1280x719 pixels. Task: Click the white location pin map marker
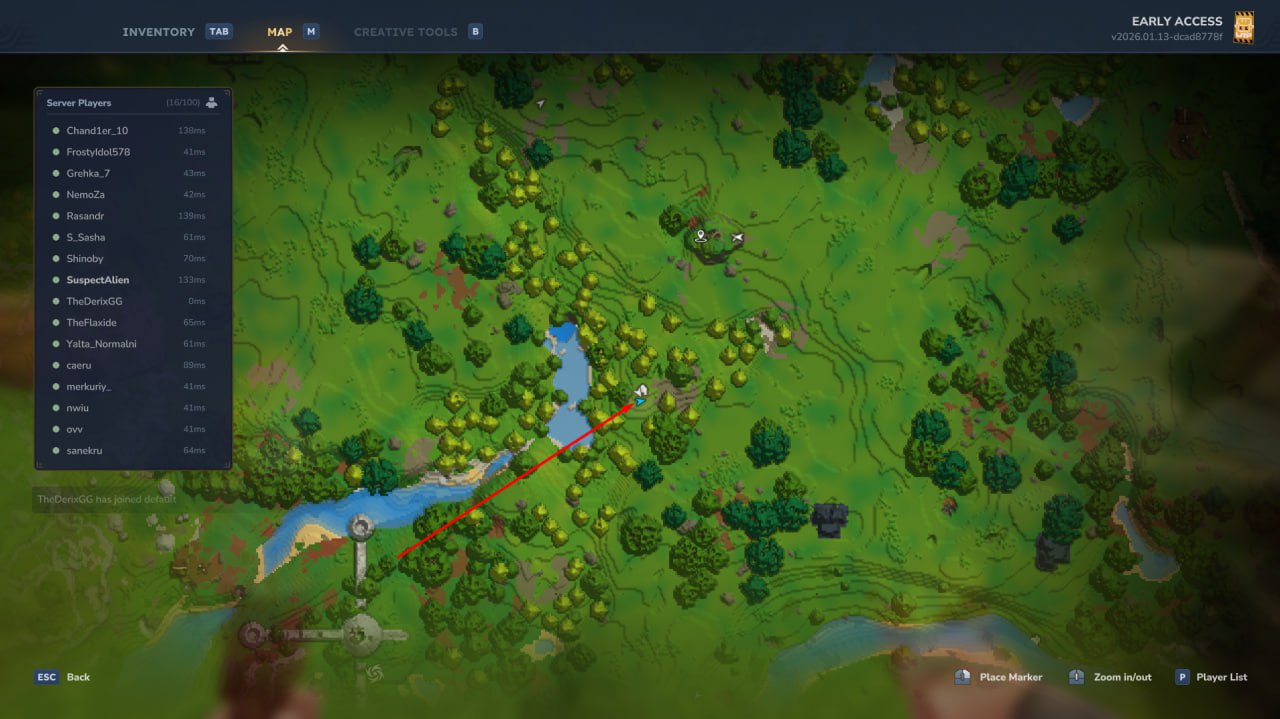click(701, 236)
